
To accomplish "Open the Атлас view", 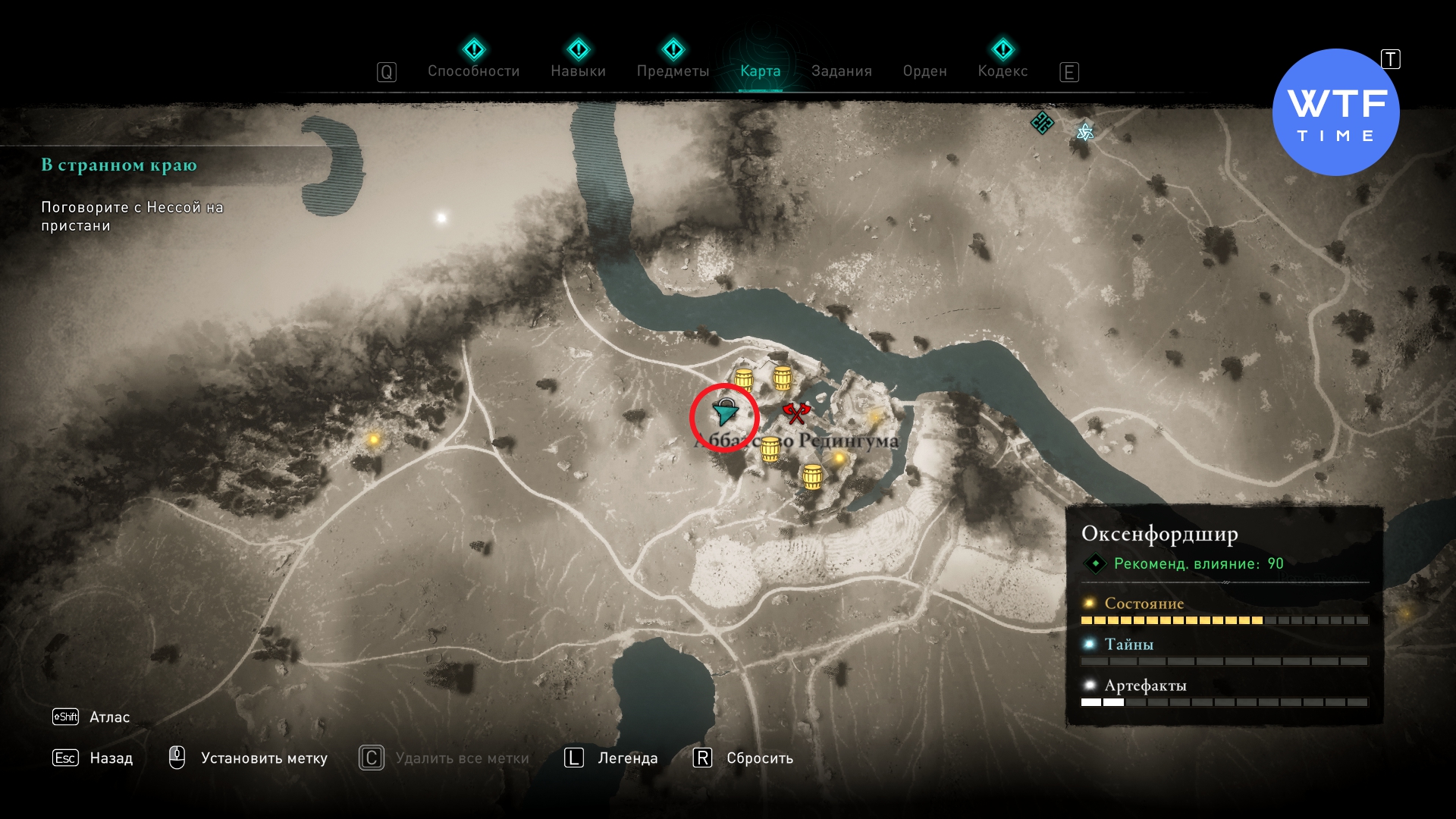I will point(108,717).
